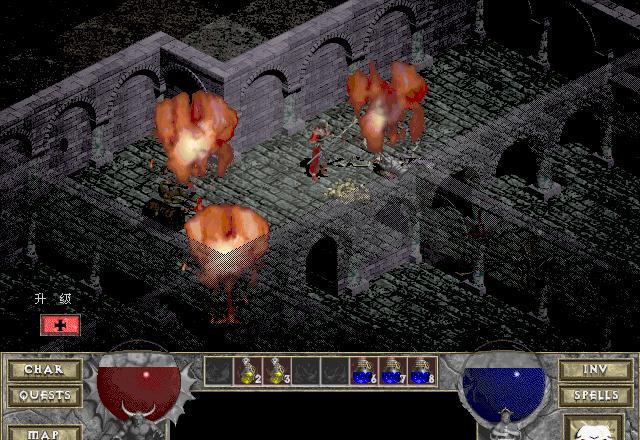Drink the blue mana potion in slot 6
The image size is (640, 440).
point(364,371)
